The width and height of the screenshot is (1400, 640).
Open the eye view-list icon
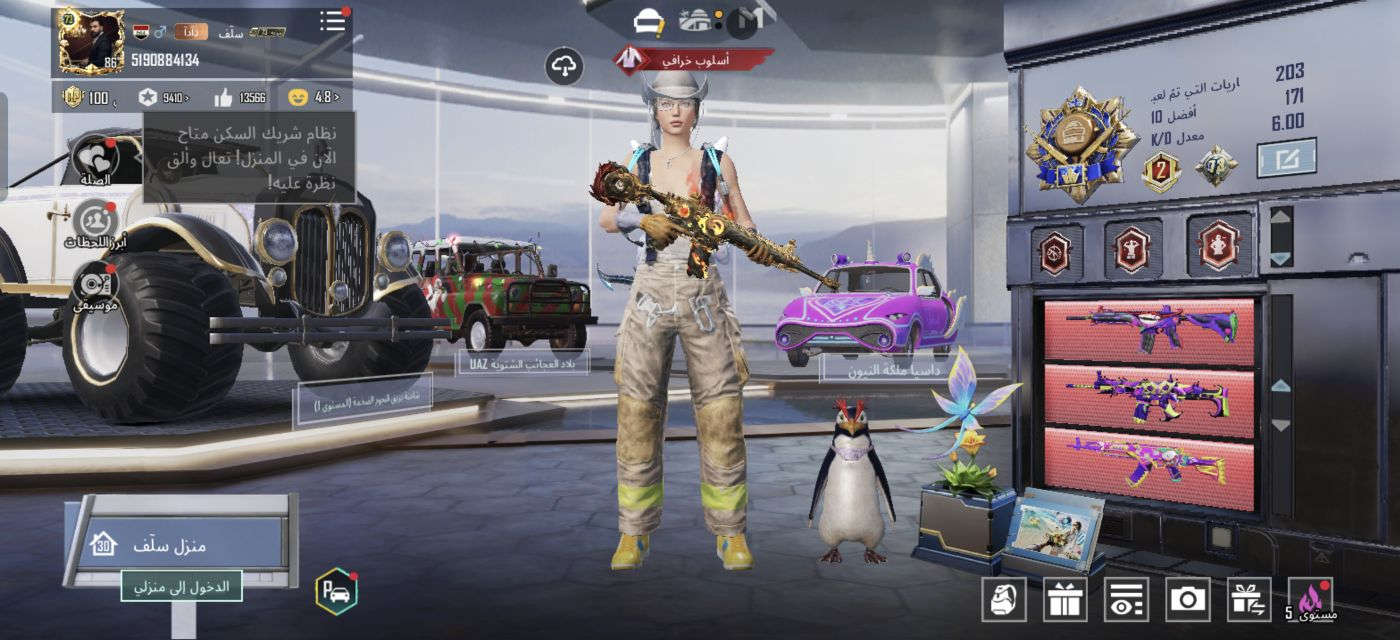coord(1126,599)
